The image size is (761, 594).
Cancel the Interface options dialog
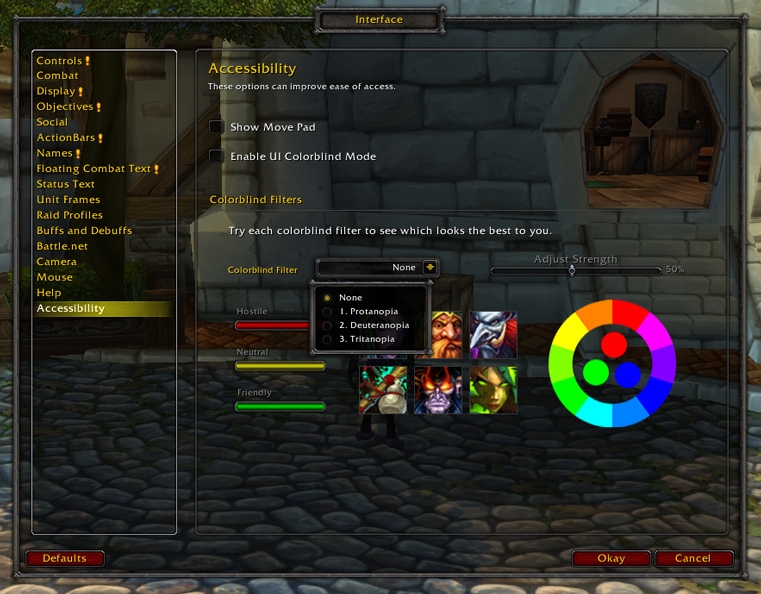coord(693,558)
